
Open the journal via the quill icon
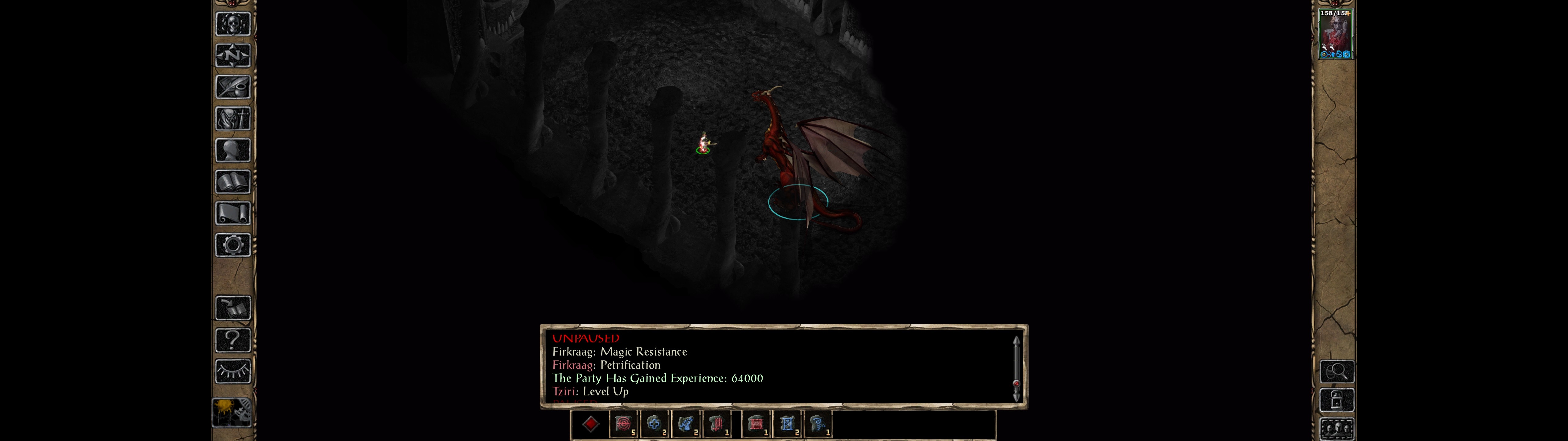232,87
